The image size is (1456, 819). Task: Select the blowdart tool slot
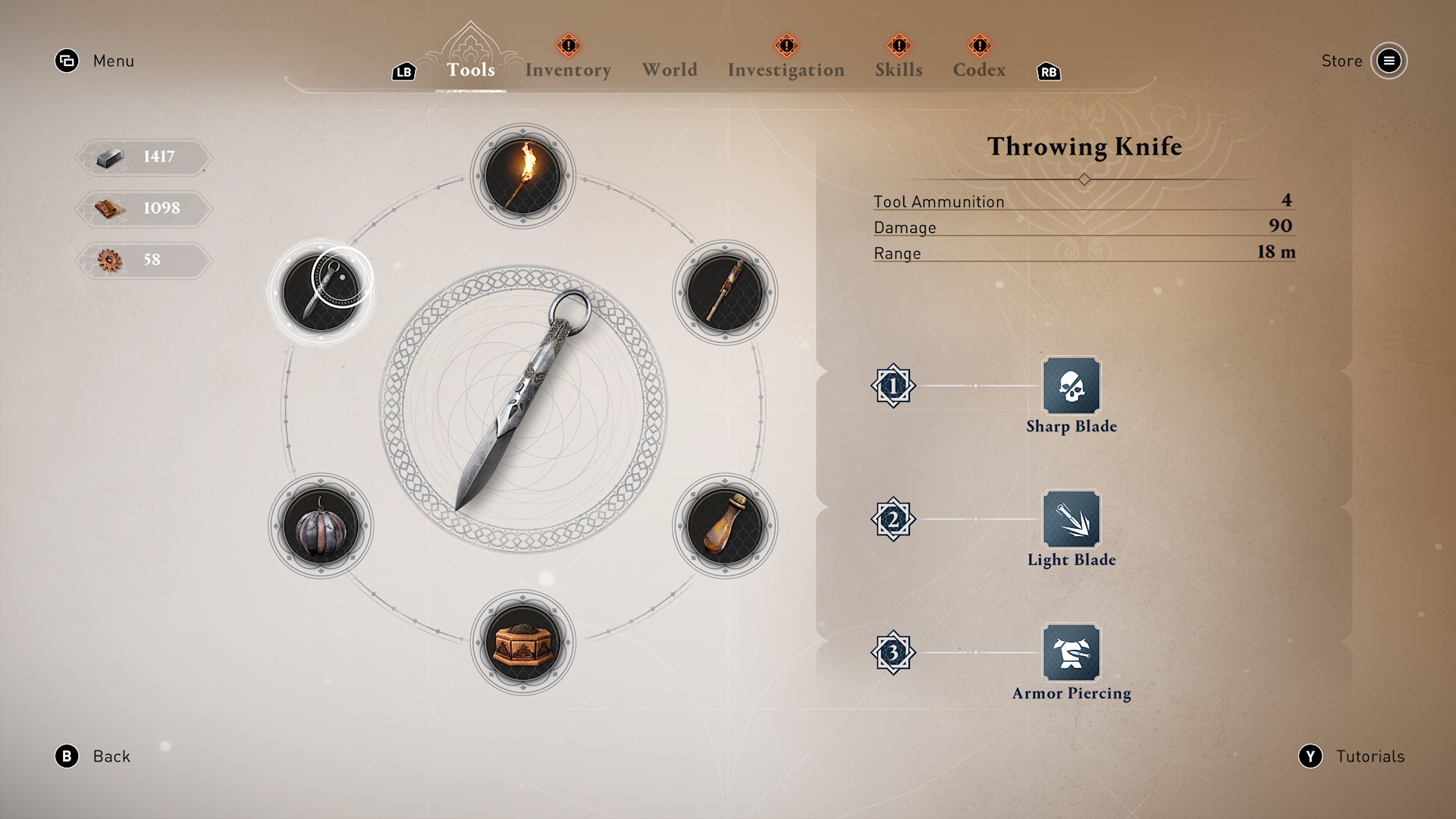tap(725, 293)
